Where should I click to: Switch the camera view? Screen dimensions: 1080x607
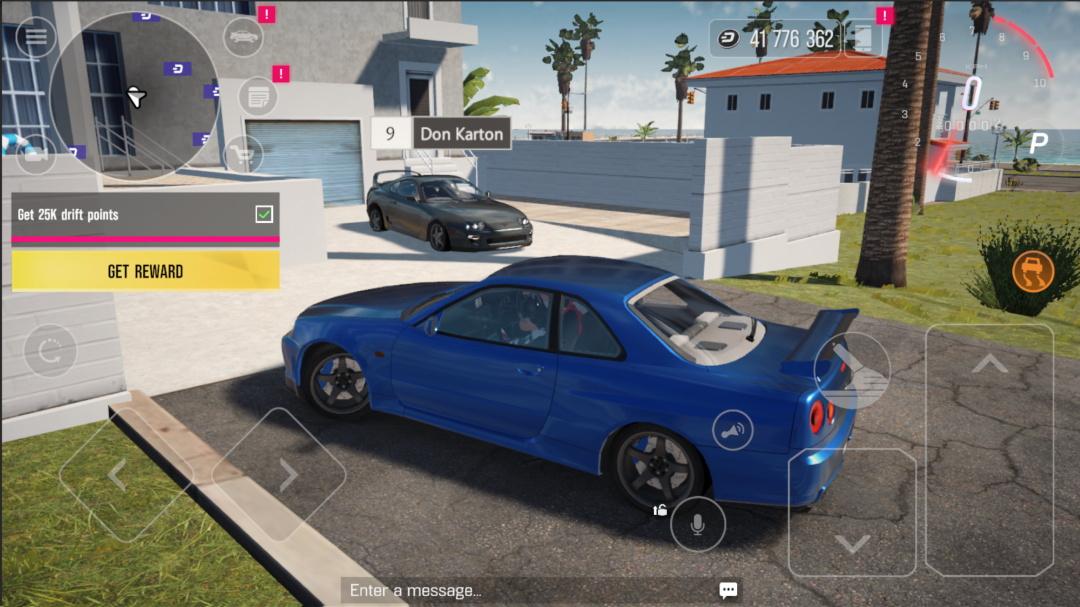[36, 153]
